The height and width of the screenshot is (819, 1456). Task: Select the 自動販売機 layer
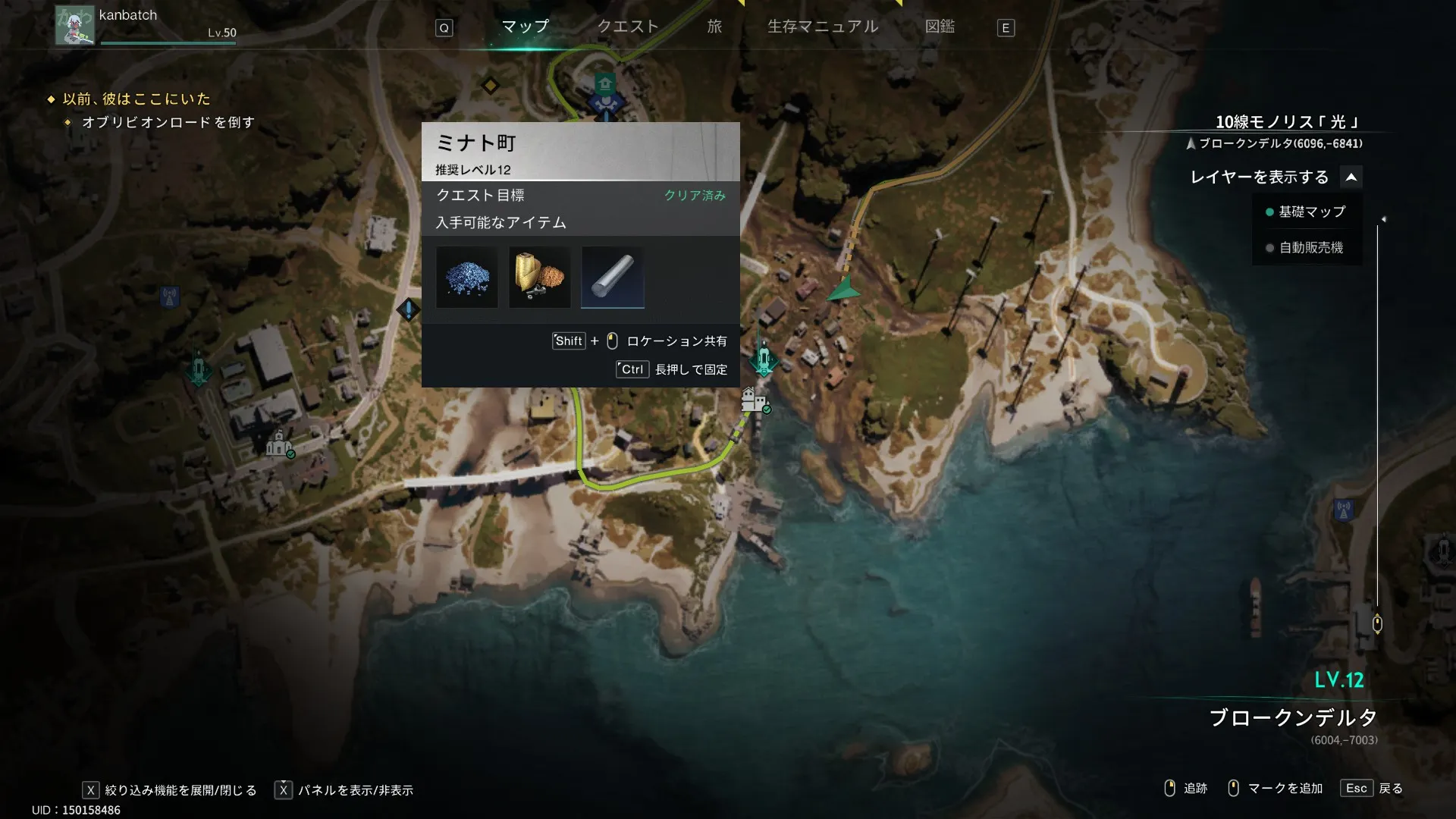coord(1310,248)
